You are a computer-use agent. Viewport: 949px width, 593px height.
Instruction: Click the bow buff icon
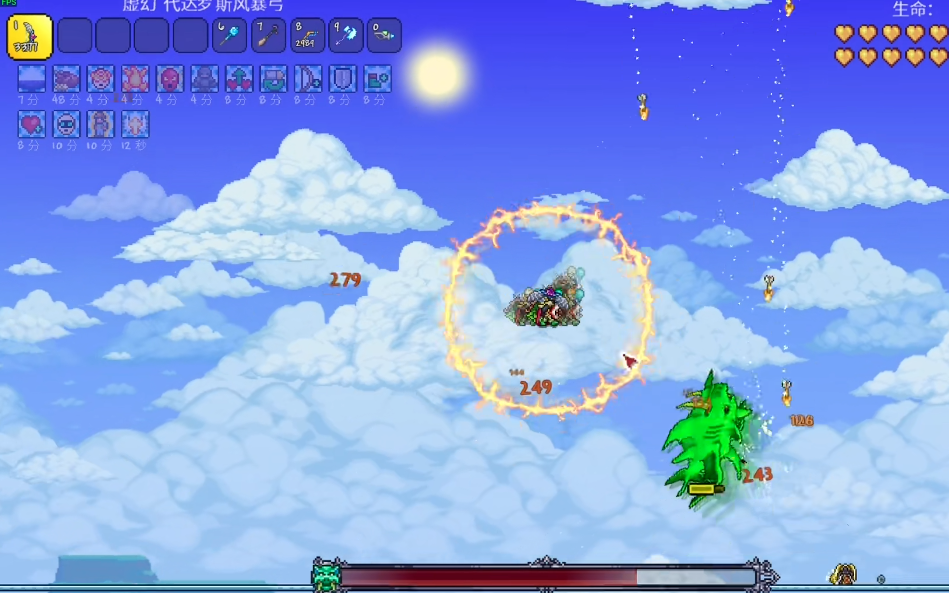pos(308,79)
